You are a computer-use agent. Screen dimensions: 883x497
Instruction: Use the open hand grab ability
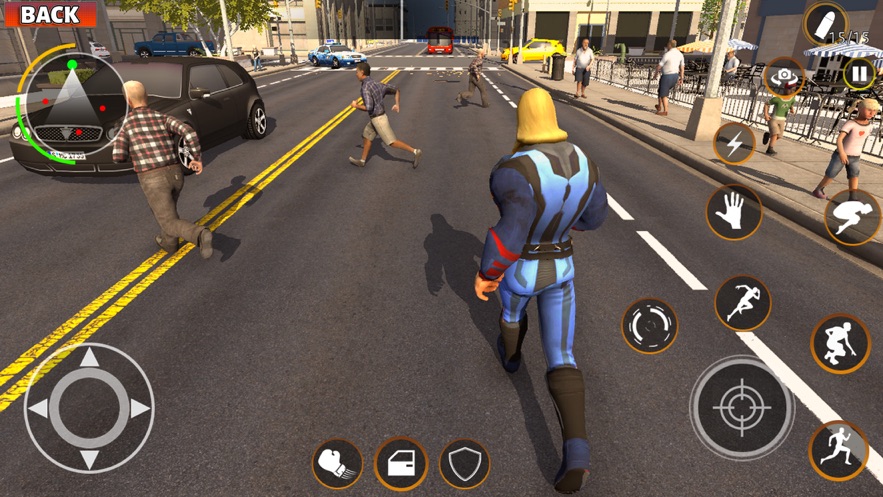click(x=734, y=212)
